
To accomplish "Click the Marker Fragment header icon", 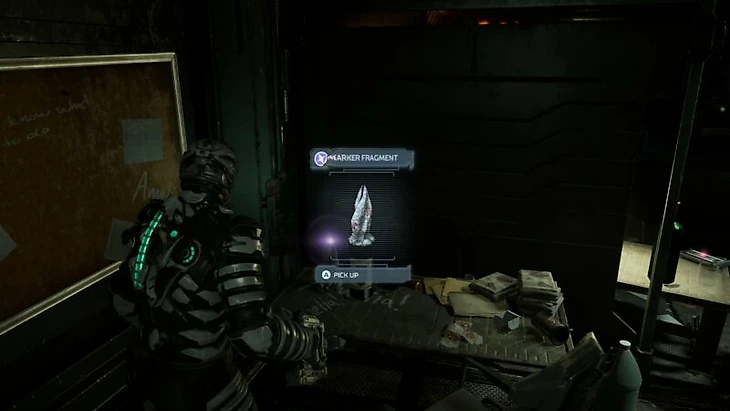I will coord(321,158).
